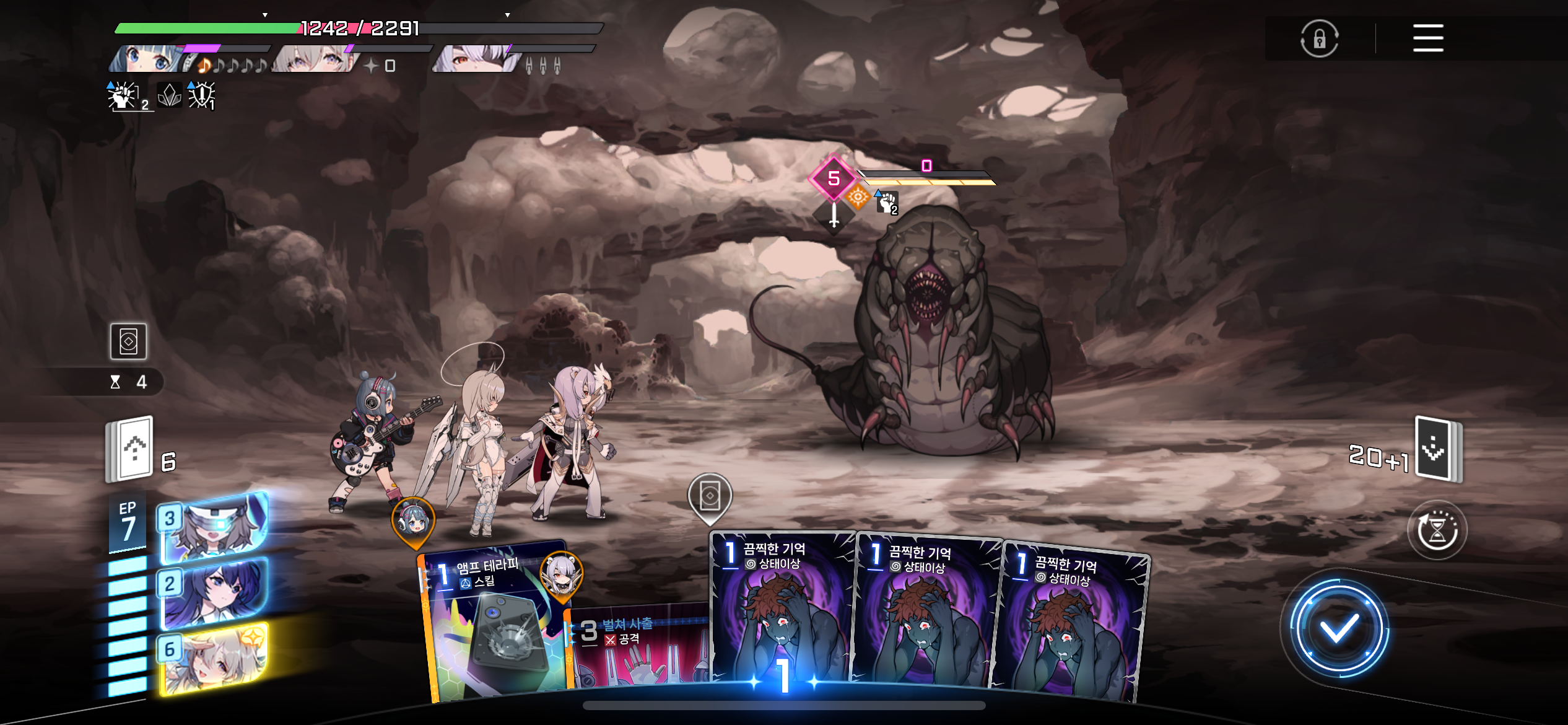This screenshot has width=1568, height=725.
Task: Inspect the crystal status icon under health
Action: [x=169, y=95]
